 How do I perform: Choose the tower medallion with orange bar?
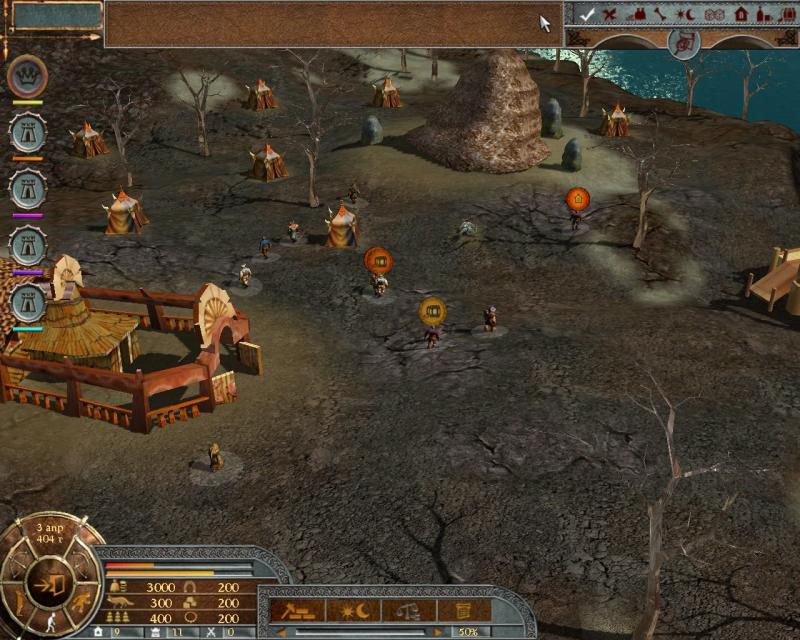[x=27, y=133]
